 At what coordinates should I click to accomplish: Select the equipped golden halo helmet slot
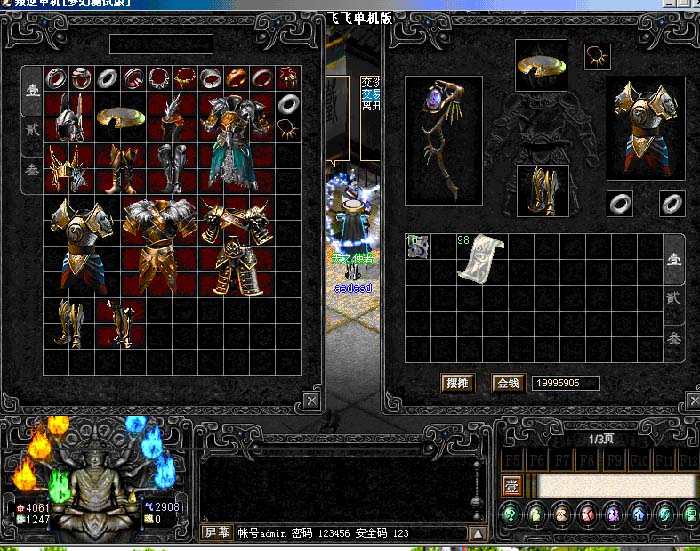point(541,66)
